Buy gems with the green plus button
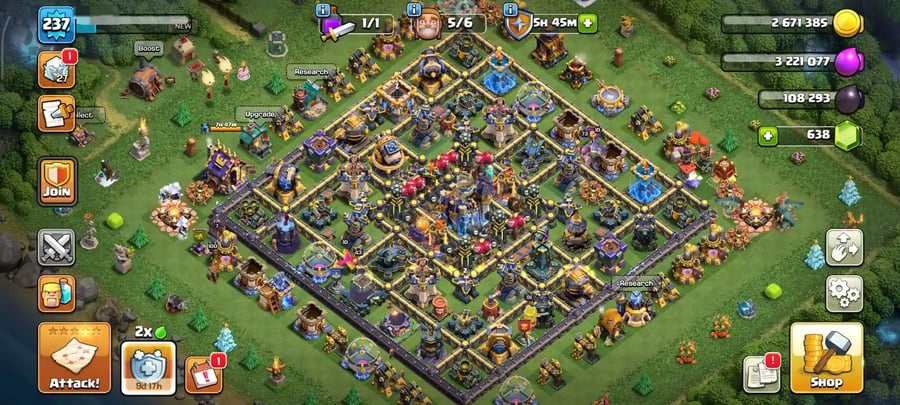The width and height of the screenshot is (900, 405). pyautogui.click(x=768, y=135)
